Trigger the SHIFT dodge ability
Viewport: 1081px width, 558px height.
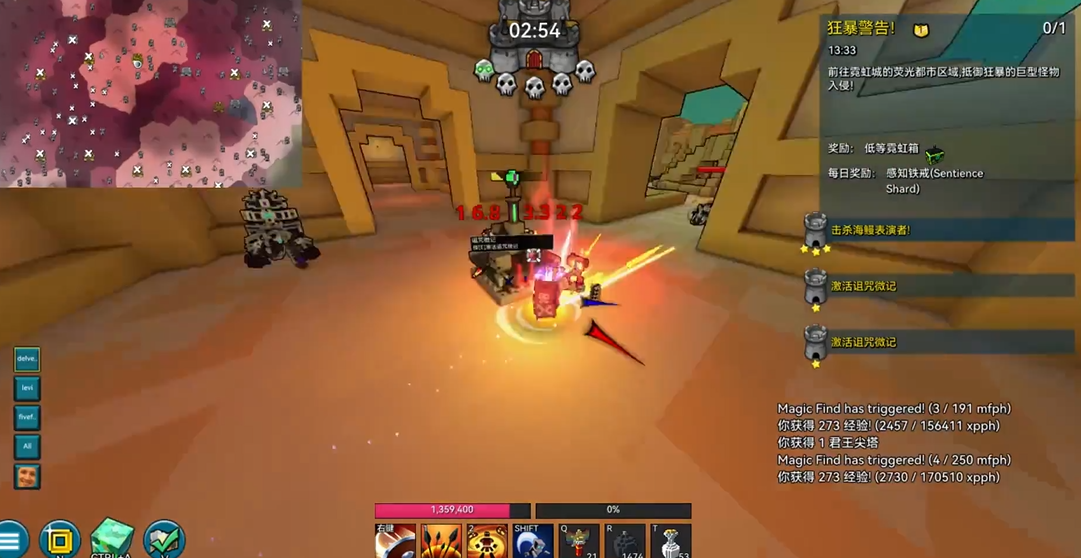coord(532,542)
